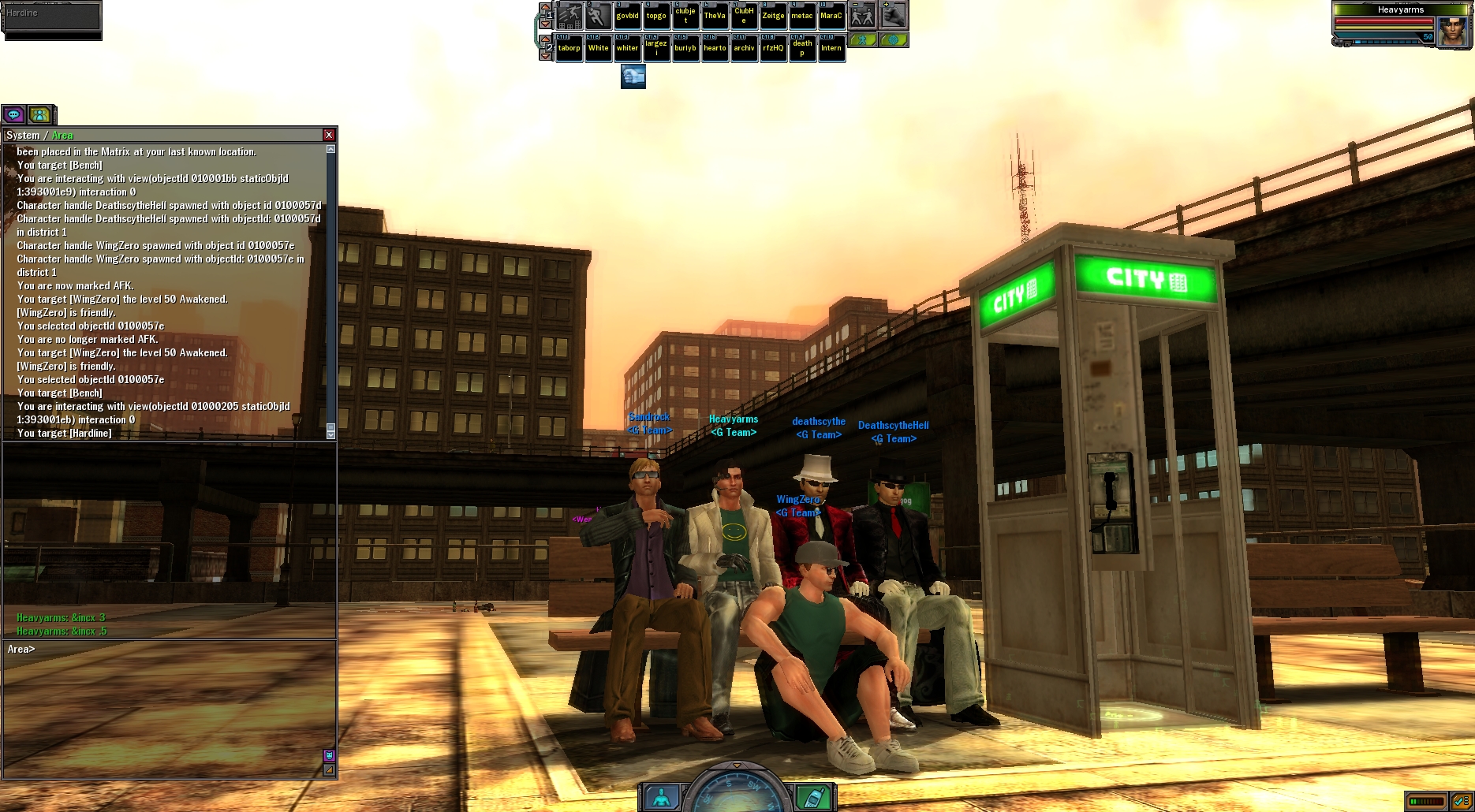Select the TheVa hotbar slot

point(715,15)
